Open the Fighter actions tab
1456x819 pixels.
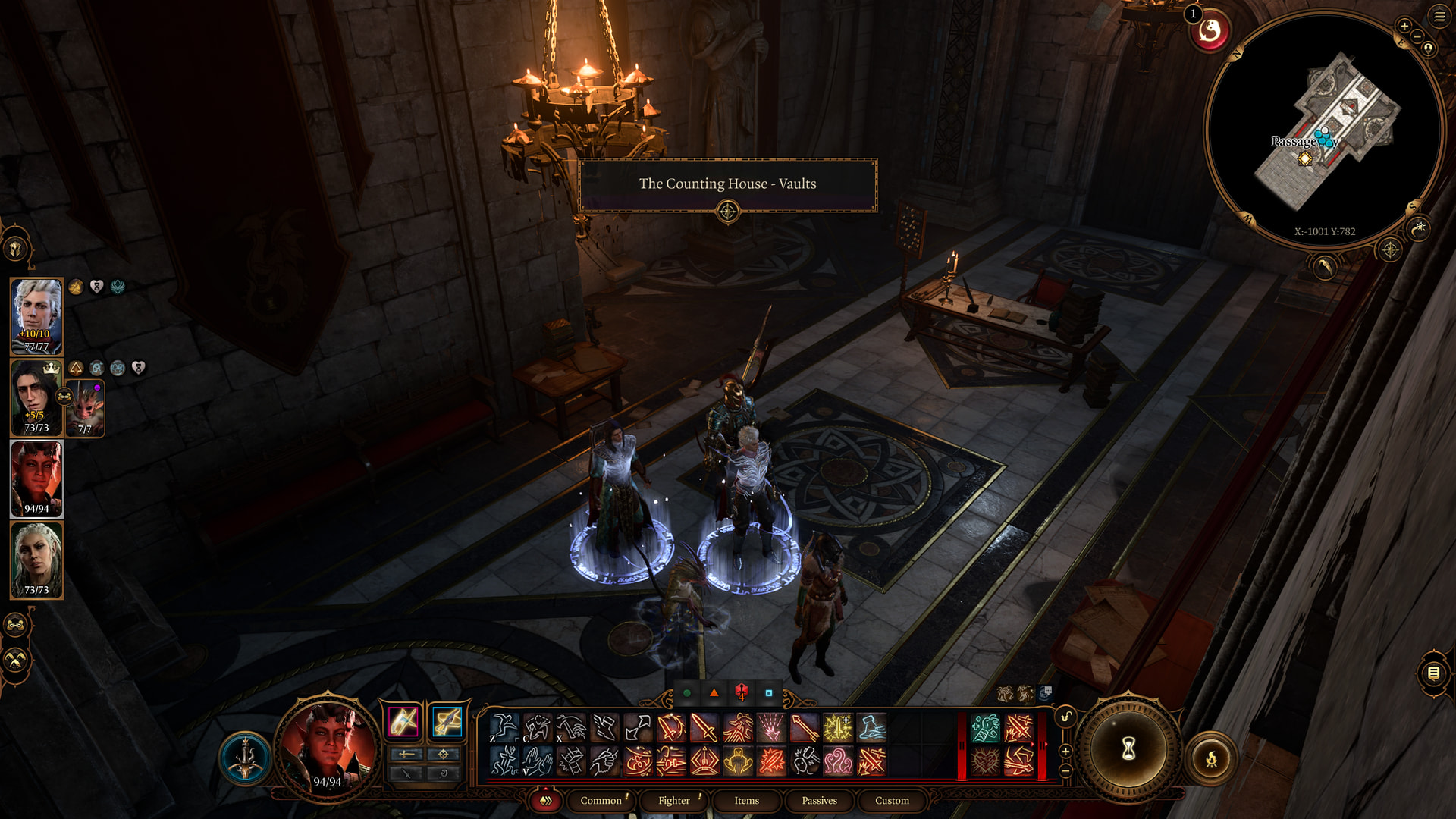[674, 800]
